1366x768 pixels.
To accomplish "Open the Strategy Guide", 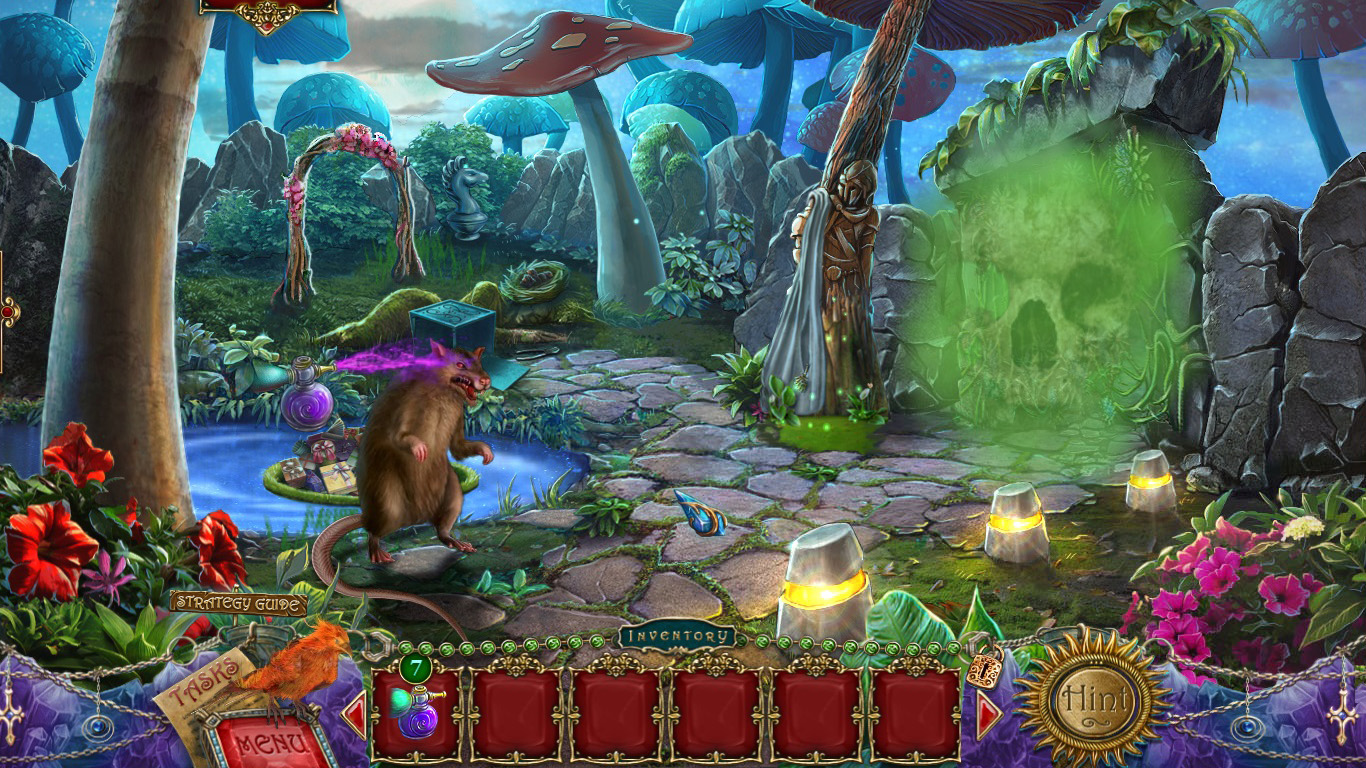I will pyautogui.click(x=238, y=604).
